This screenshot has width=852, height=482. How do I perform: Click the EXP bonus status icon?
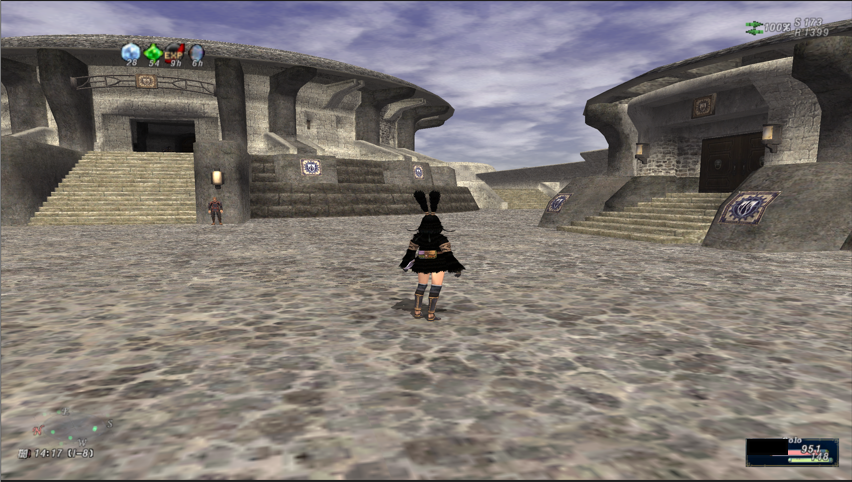tap(174, 51)
